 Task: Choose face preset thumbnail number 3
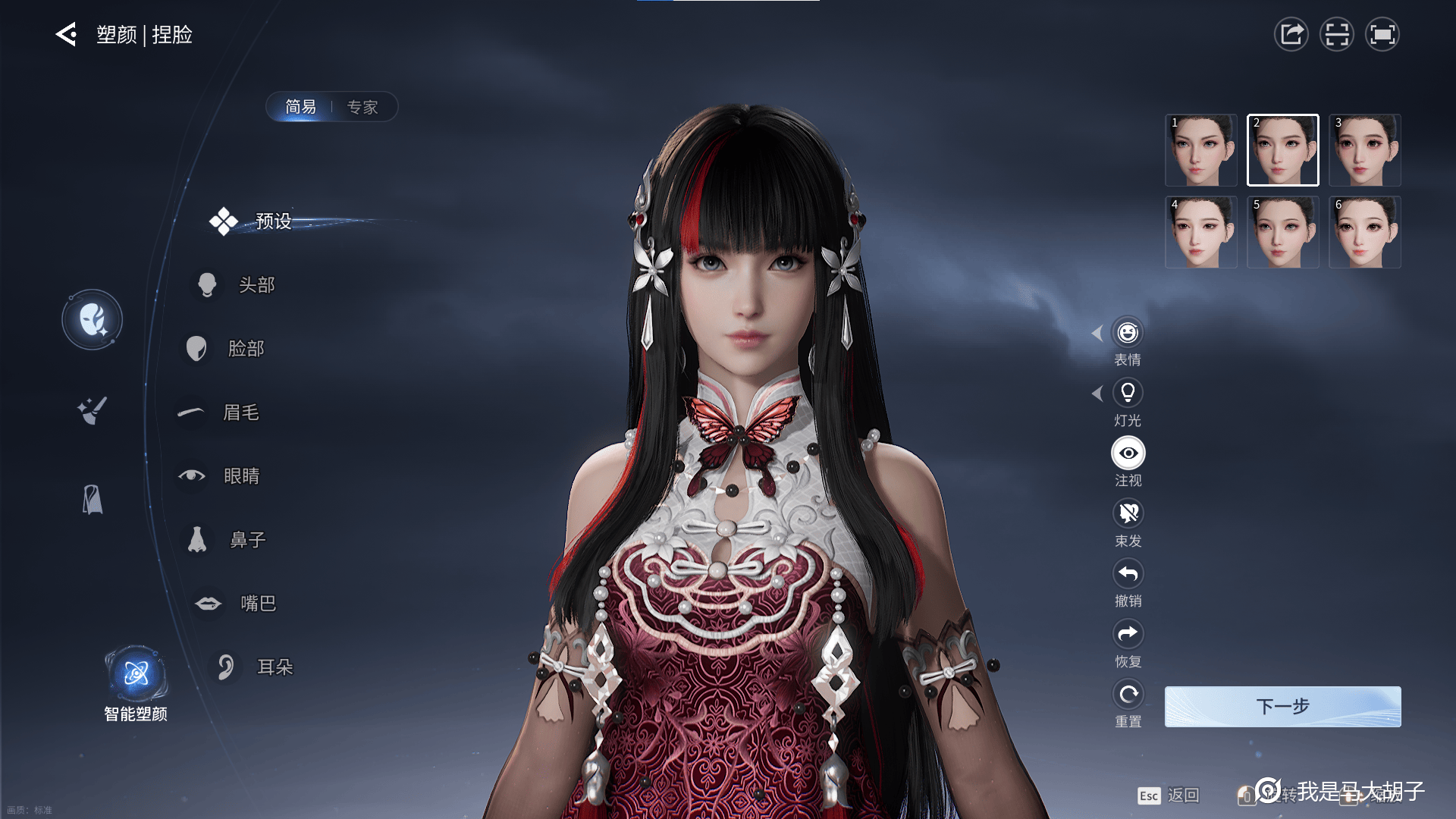(1364, 150)
